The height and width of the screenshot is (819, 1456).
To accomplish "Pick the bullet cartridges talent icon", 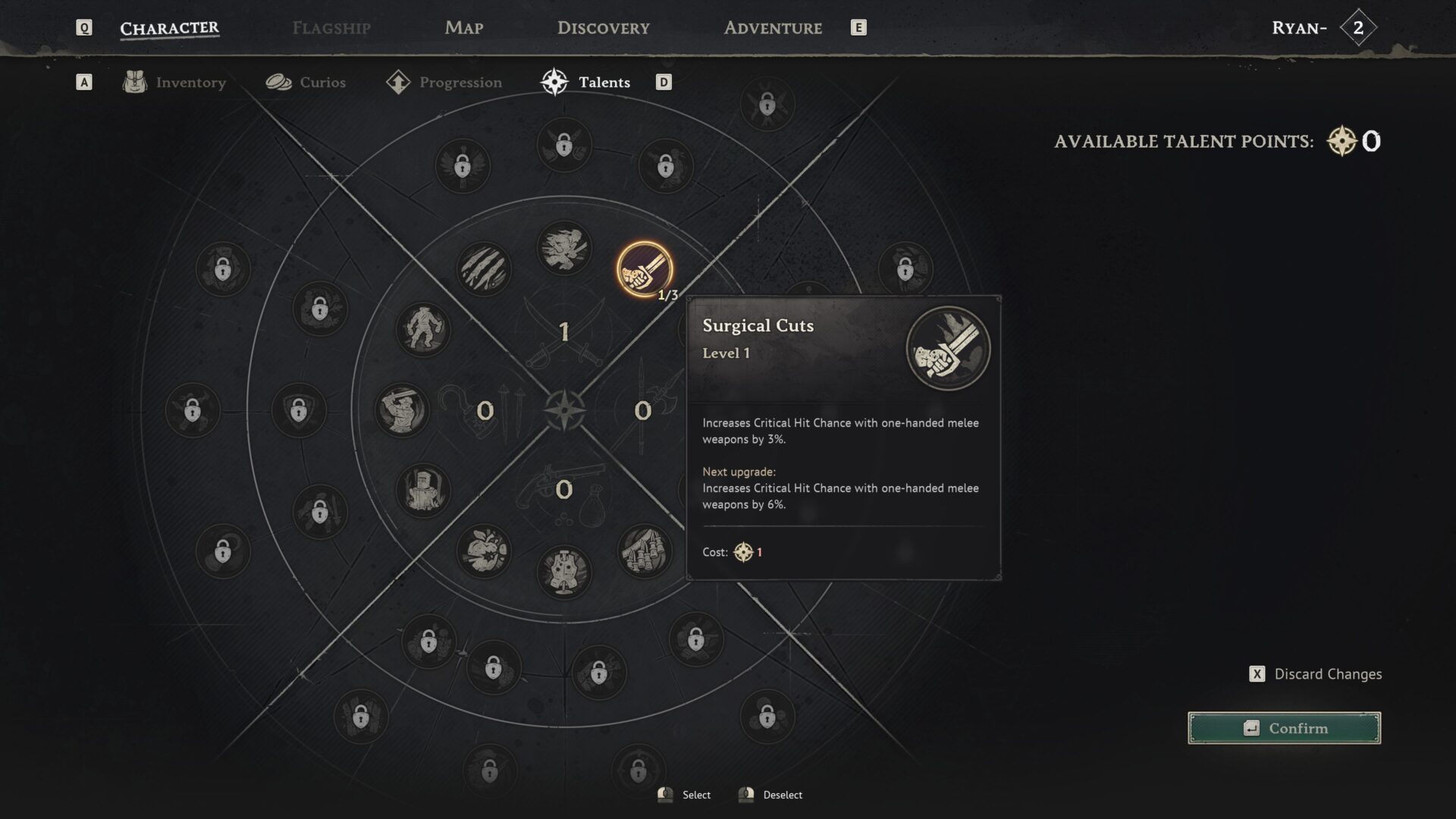I will click(644, 551).
